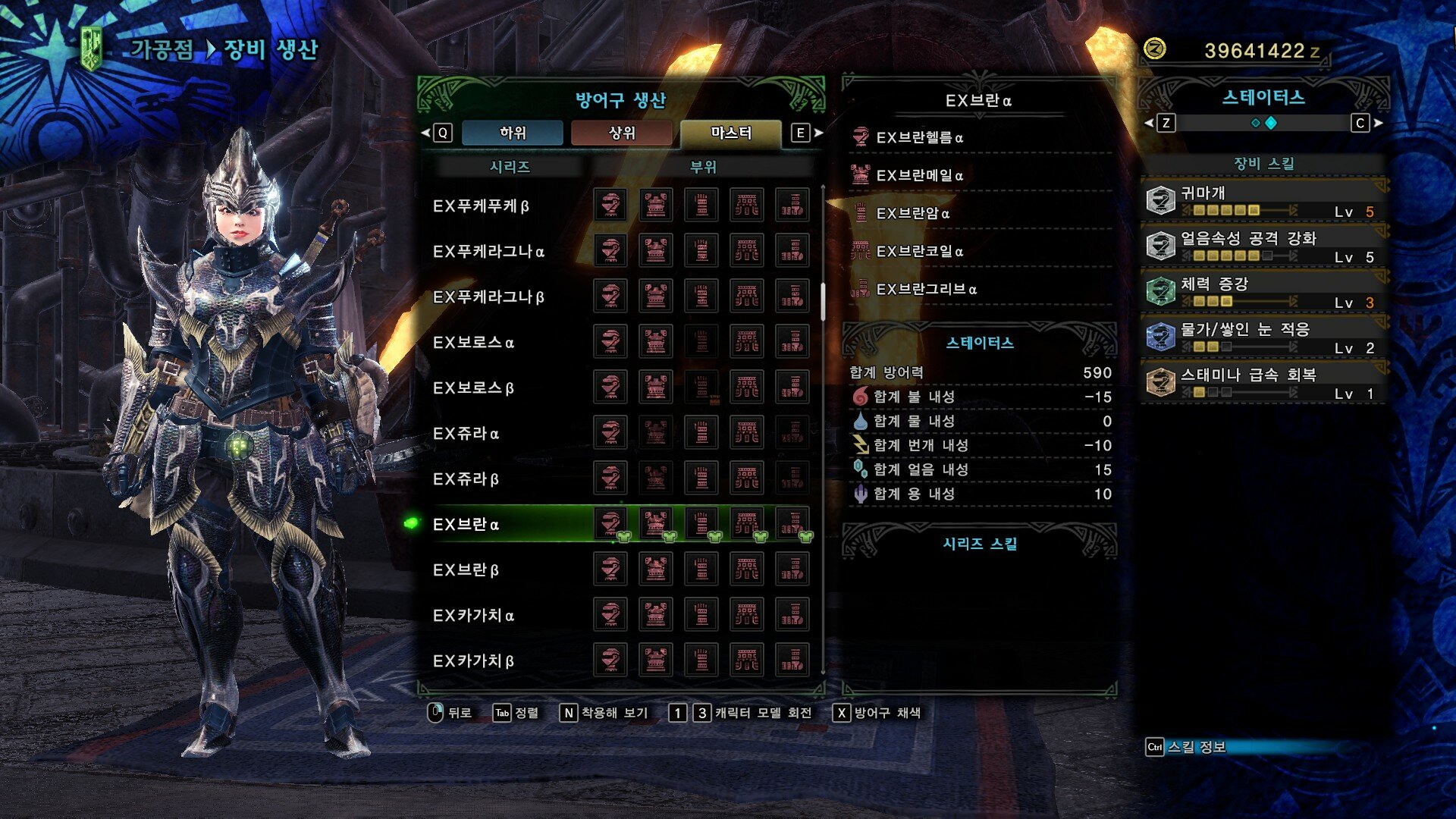Select the EX카가치β armor series
Viewport: 1456px width, 819px height.
pyautogui.click(x=473, y=661)
